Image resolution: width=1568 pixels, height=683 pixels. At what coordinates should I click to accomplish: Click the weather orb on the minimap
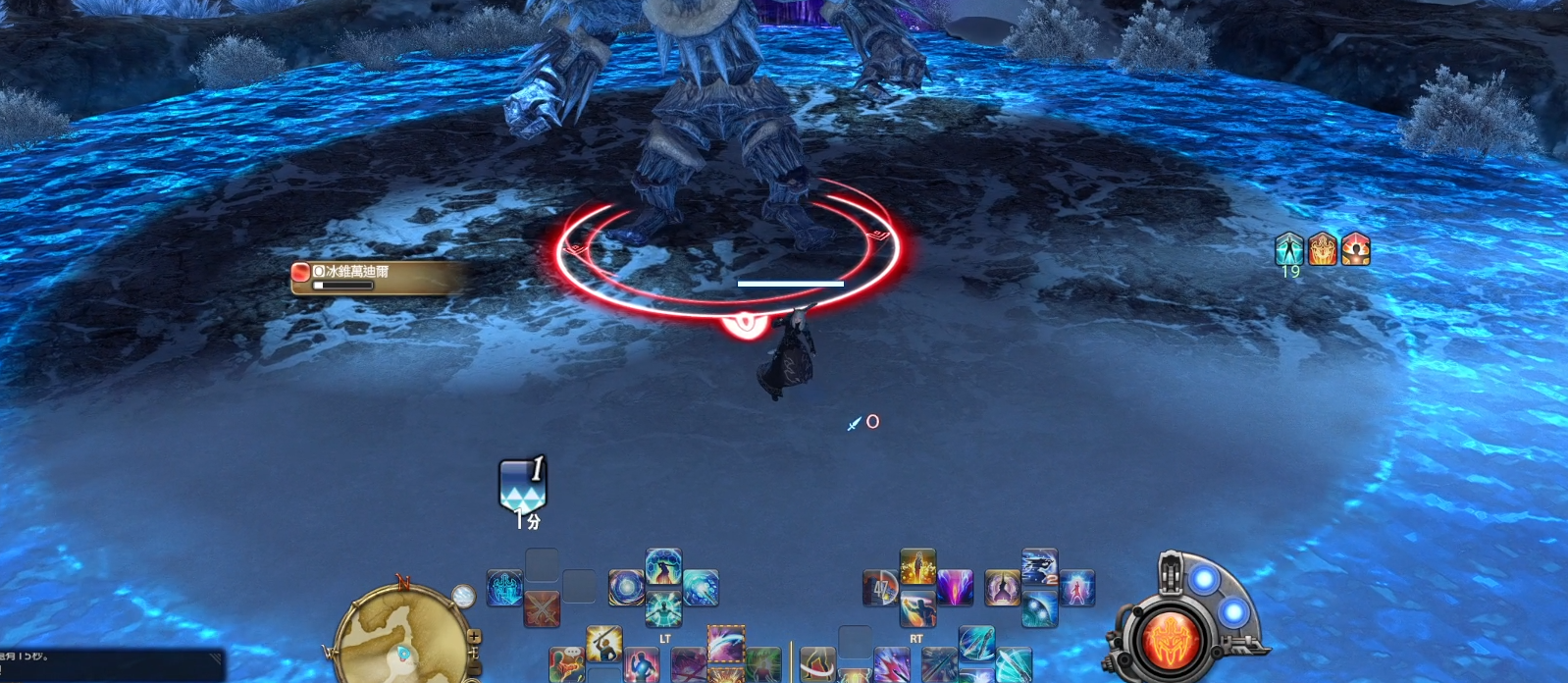click(x=462, y=596)
